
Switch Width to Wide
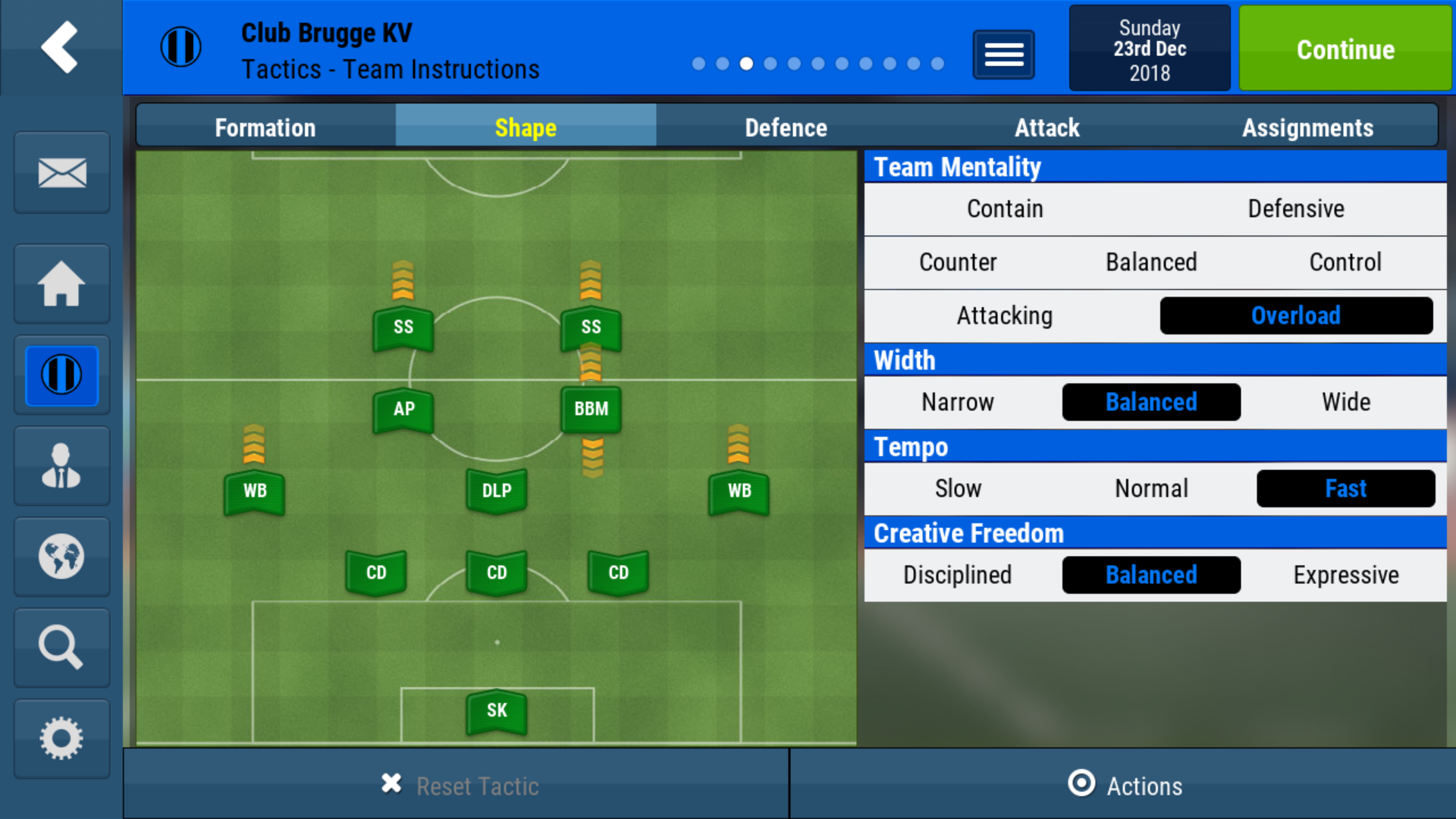coord(1346,402)
